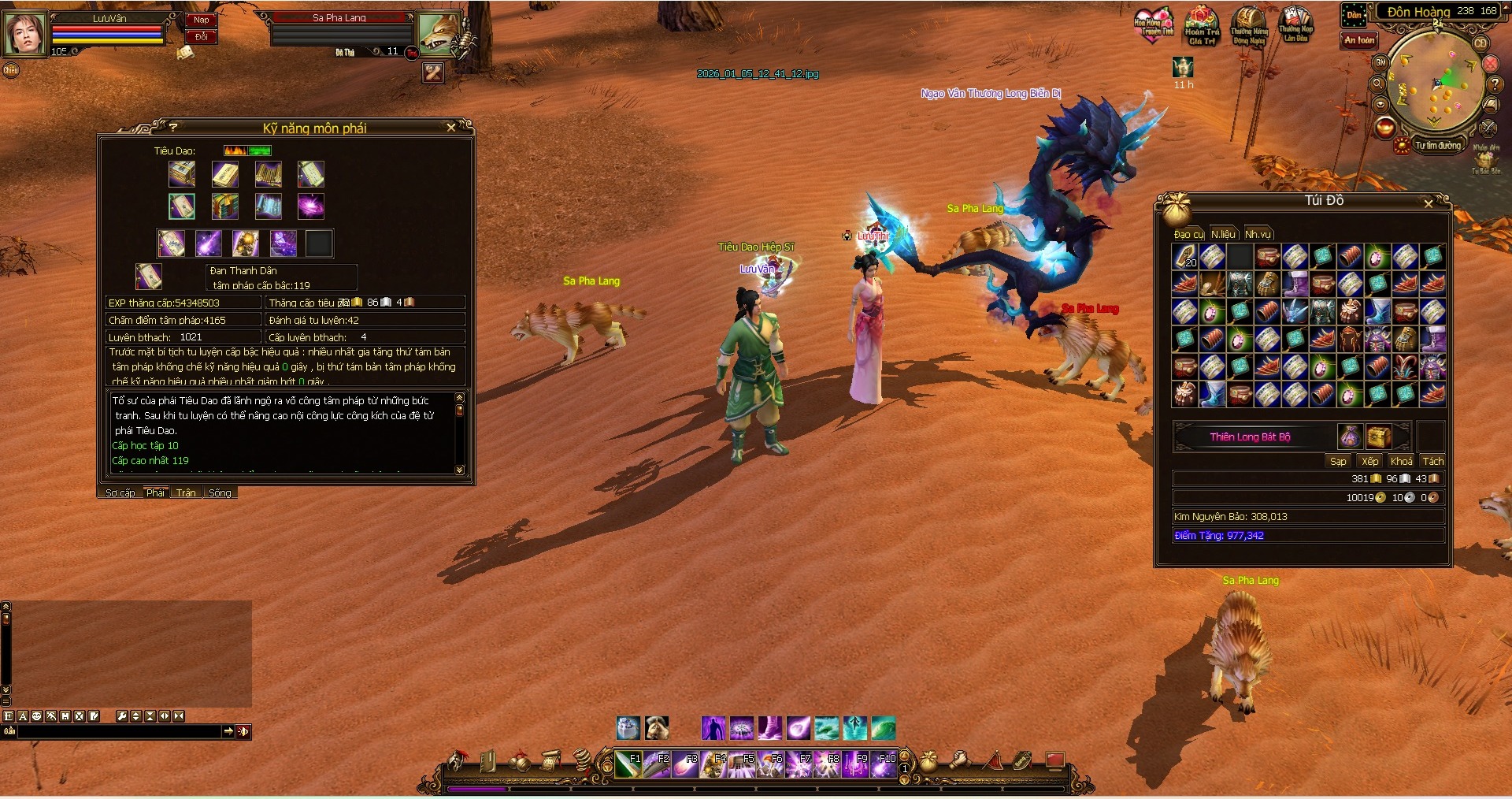Close the Túi Đồ inventory window
This screenshot has height=799, width=1512.
click(x=1429, y=203)
